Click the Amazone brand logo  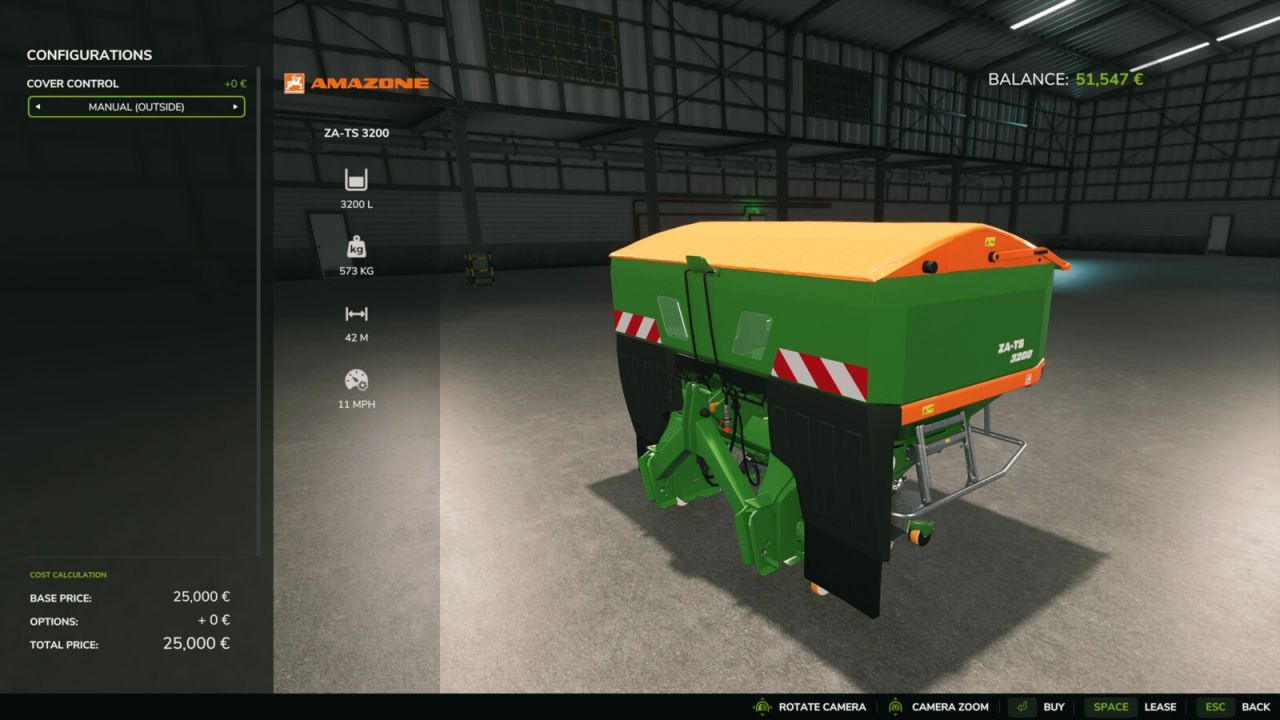pos(355,83)
